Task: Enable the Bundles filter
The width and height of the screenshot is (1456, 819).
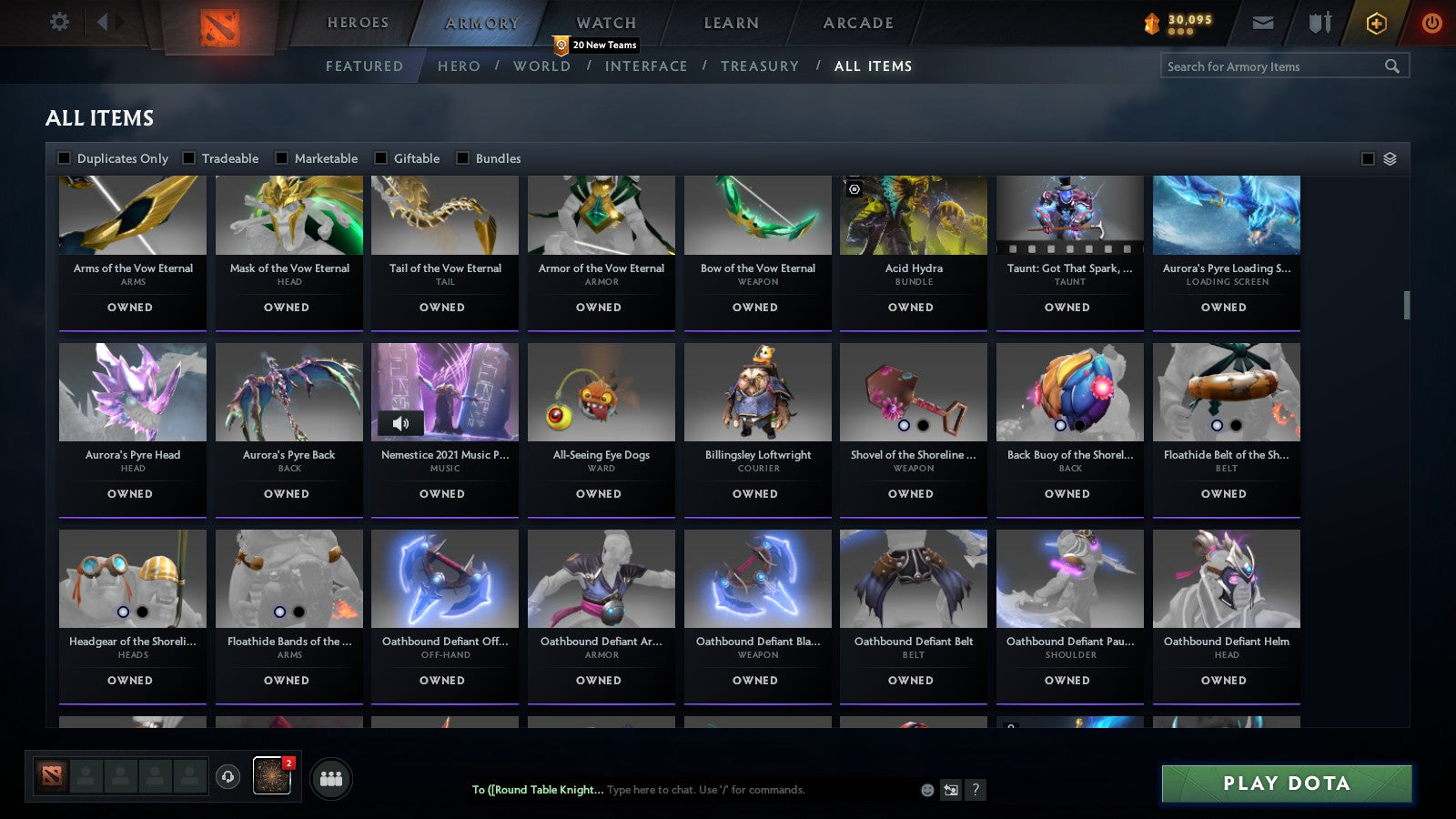Action: coord(464,157)
